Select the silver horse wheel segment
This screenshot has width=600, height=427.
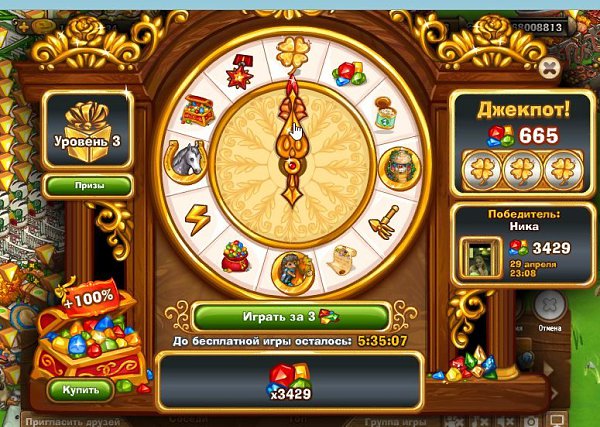(x=187, y=158)
